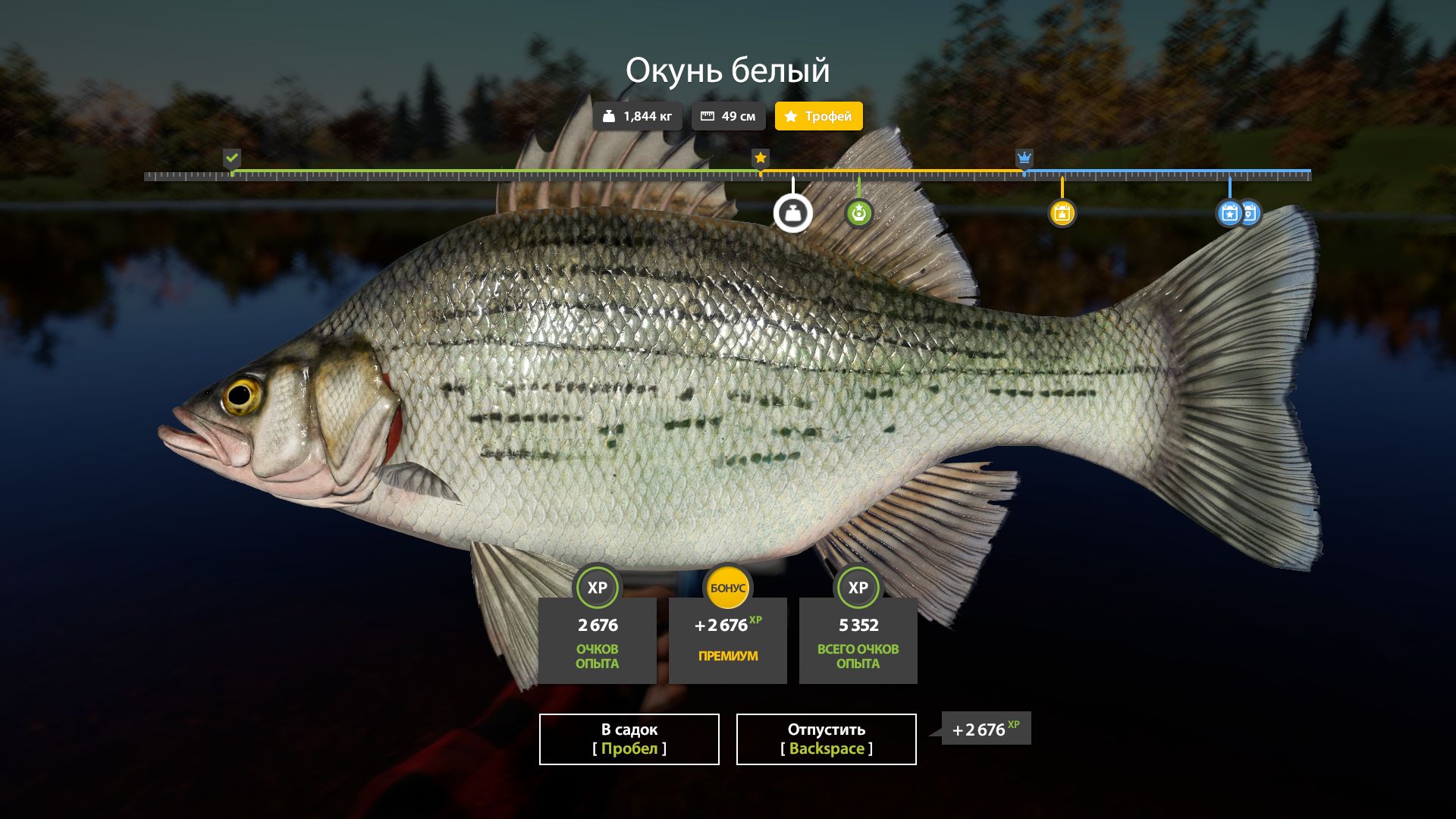Screen dimensions: 1456x819
Task: Click the yellow Трофей badge
Action: click(818, 116)
